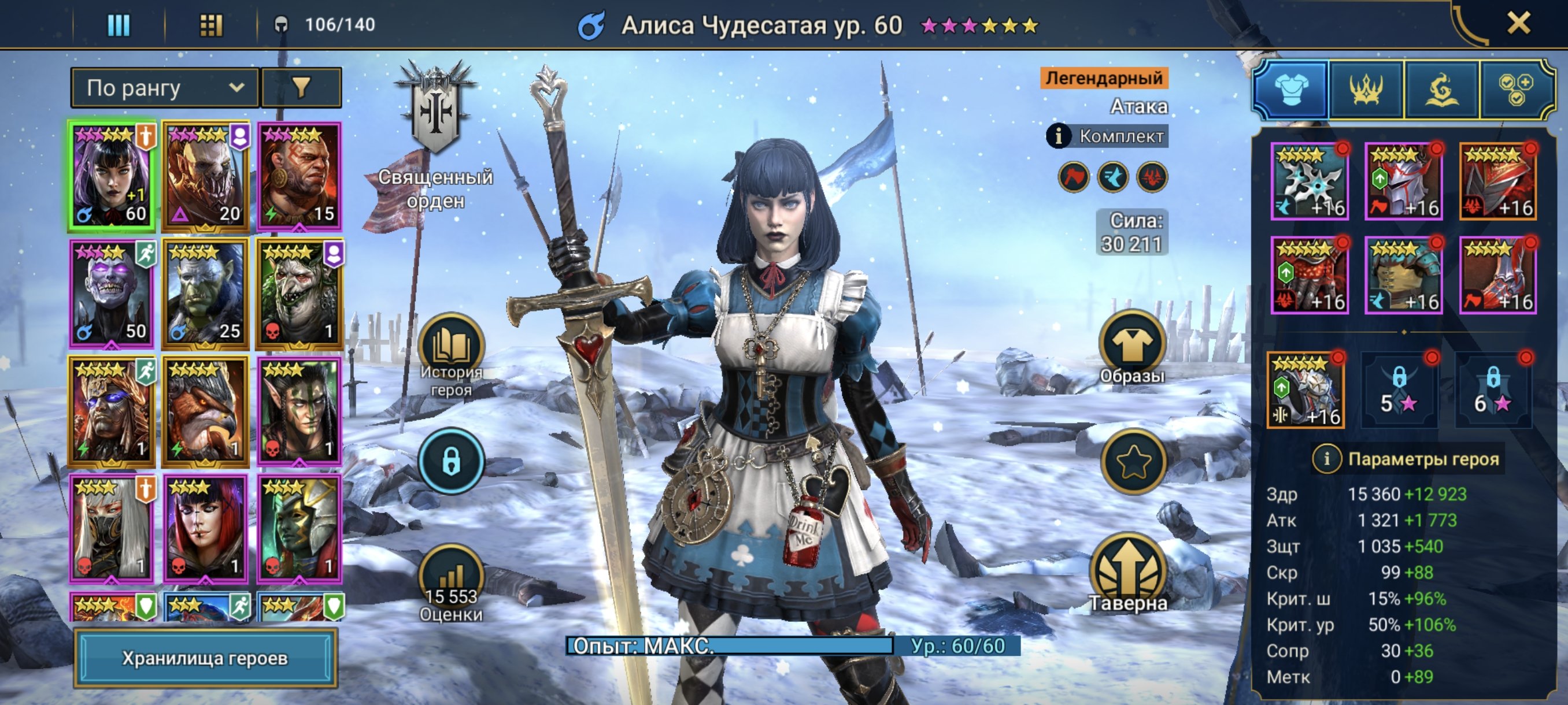The image size is (1568, 705).
Task: Open the locked 5-star accessory slot
Action: (x=1399, y=392)
